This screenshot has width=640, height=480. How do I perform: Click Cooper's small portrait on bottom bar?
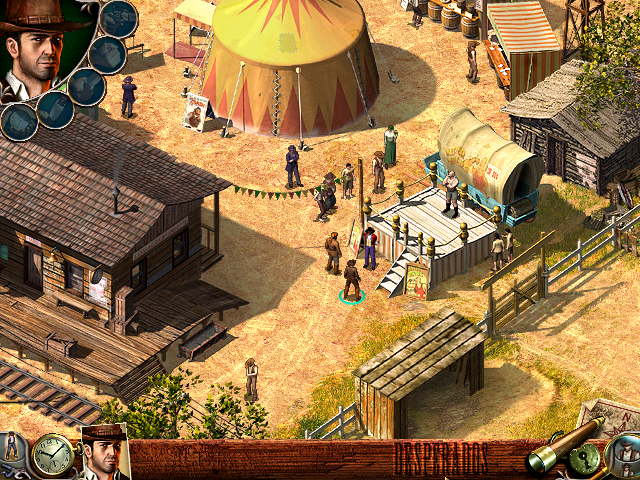coord(103,455)
